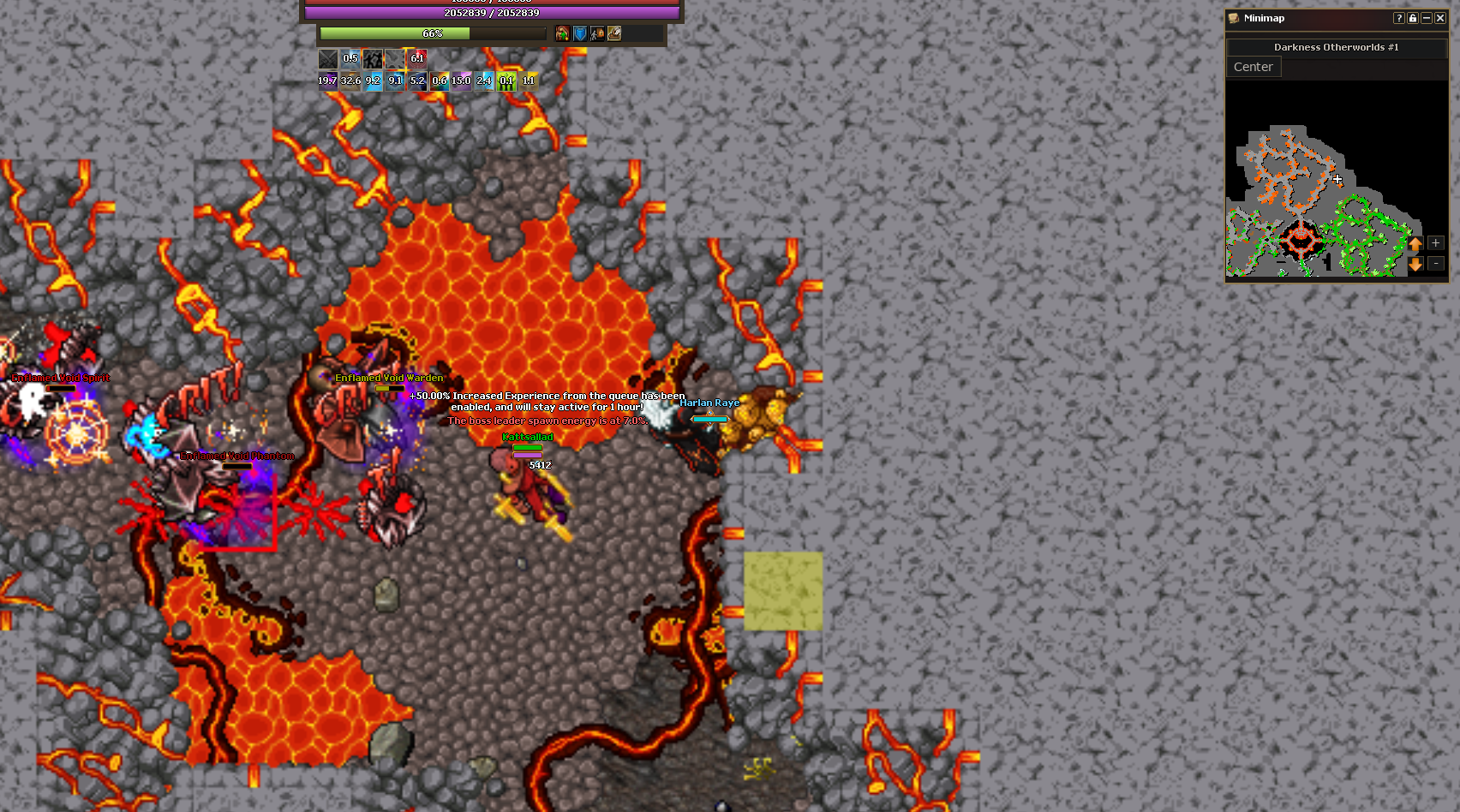Close the Minimap window
This screenshot has height=812, width=1460.
click(1440, 18)
